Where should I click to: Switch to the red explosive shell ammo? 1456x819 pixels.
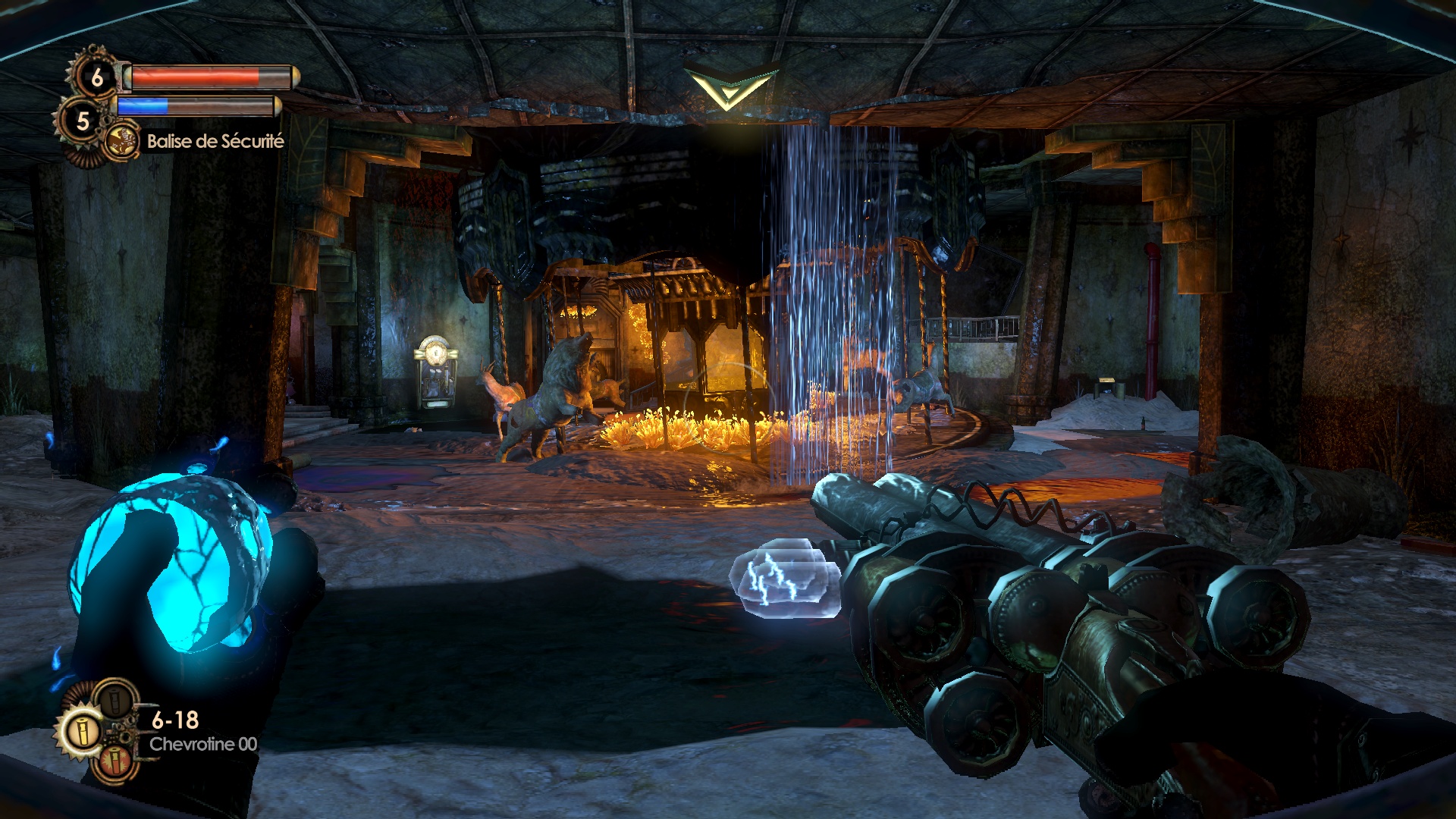click(x=114, y=759)
